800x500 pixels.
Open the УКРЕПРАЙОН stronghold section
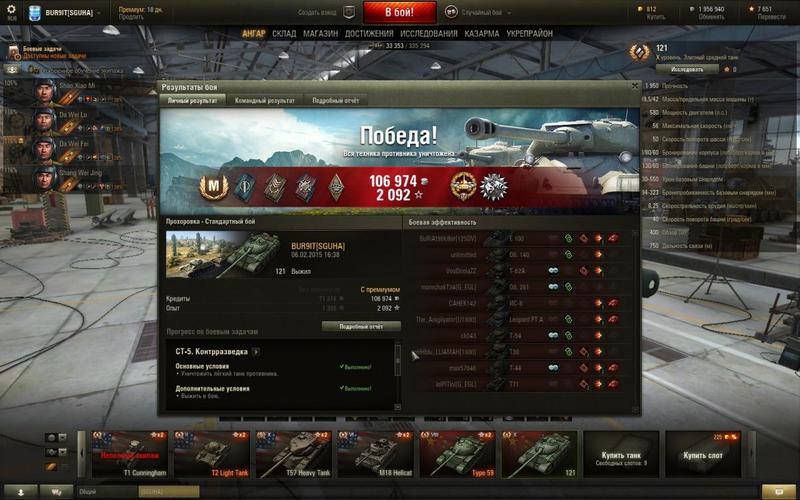(529, 33)
